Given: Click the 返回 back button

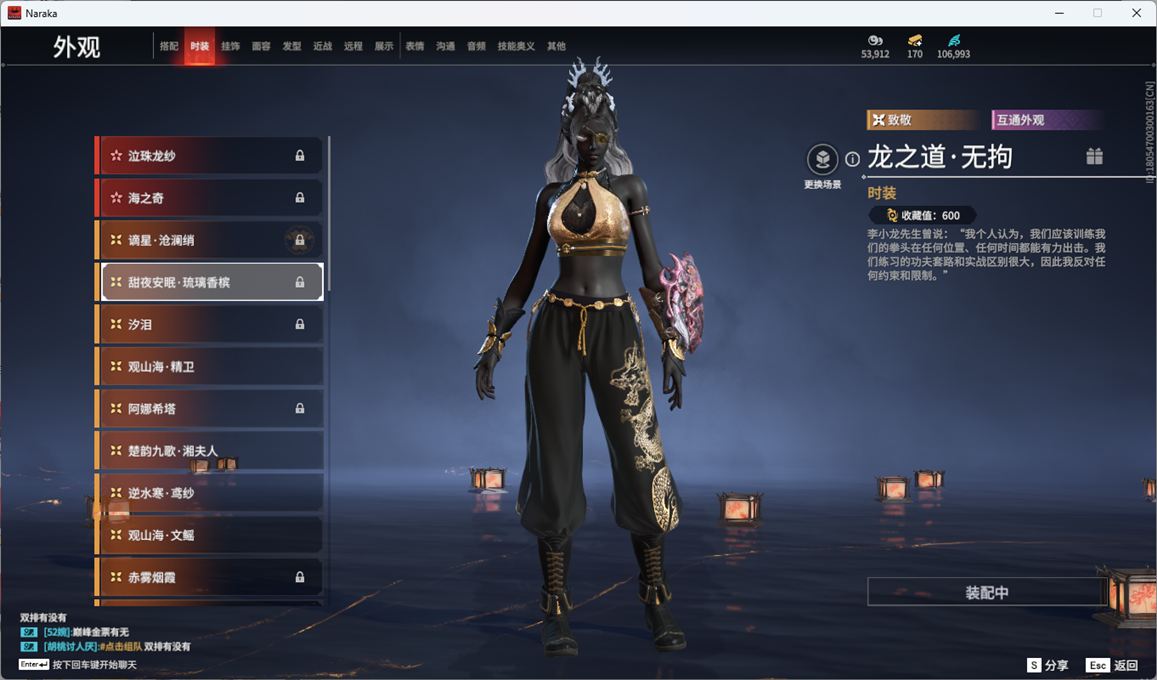Looking at the screenshot, I should (x=1114, y=665).
